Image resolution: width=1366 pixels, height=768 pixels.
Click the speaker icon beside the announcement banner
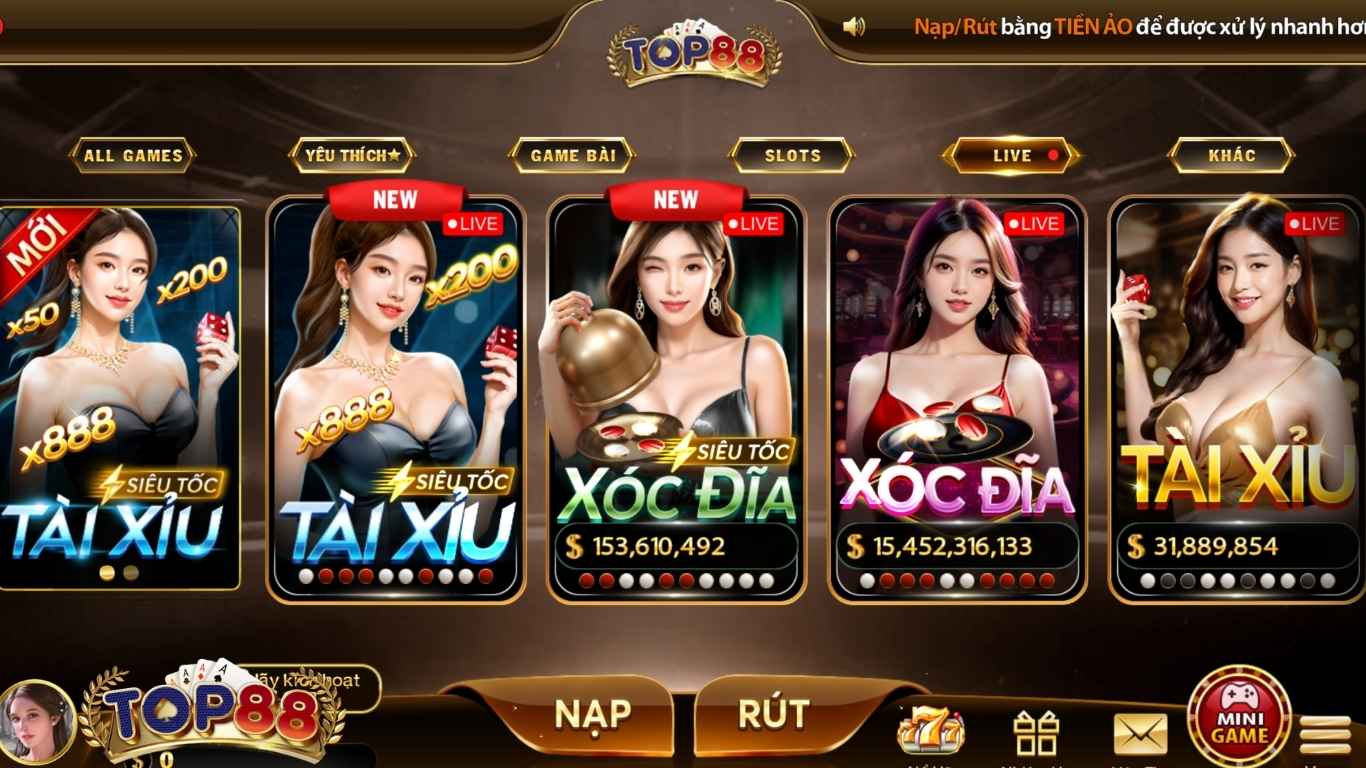(853, 25)
